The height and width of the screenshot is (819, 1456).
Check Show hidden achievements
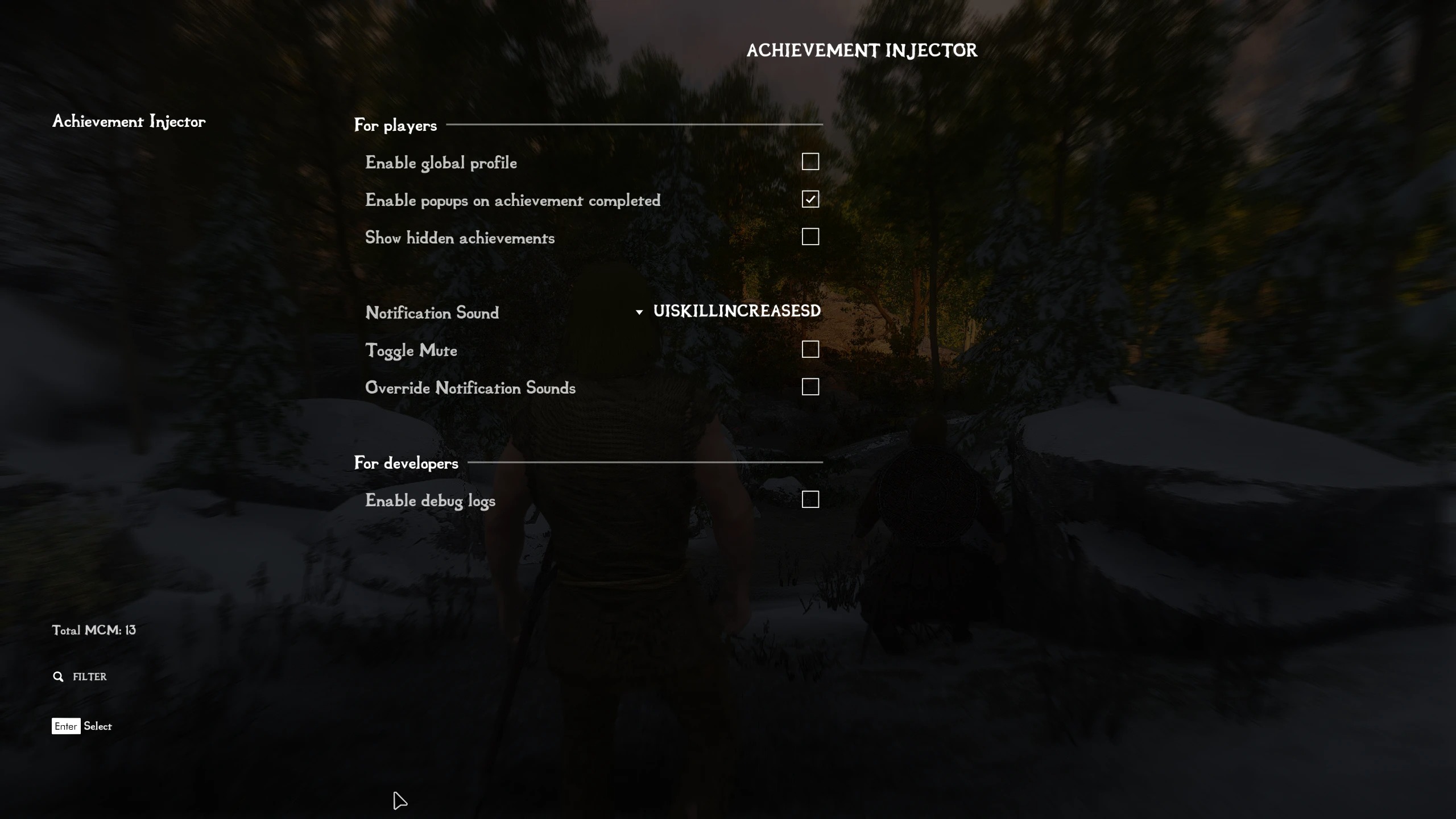pyautogui.click(x=810, y=237)
